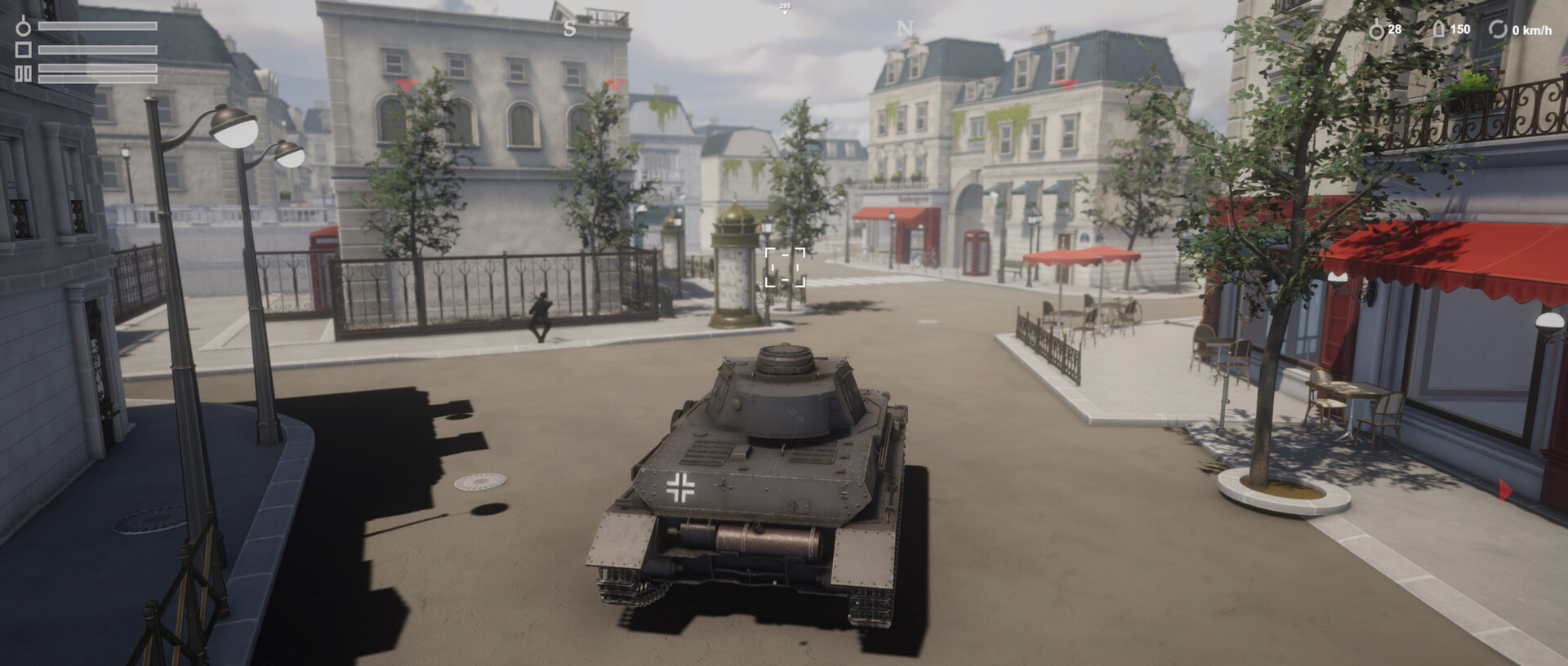Toggle the N marker on the compass strip

coord(903,29)
